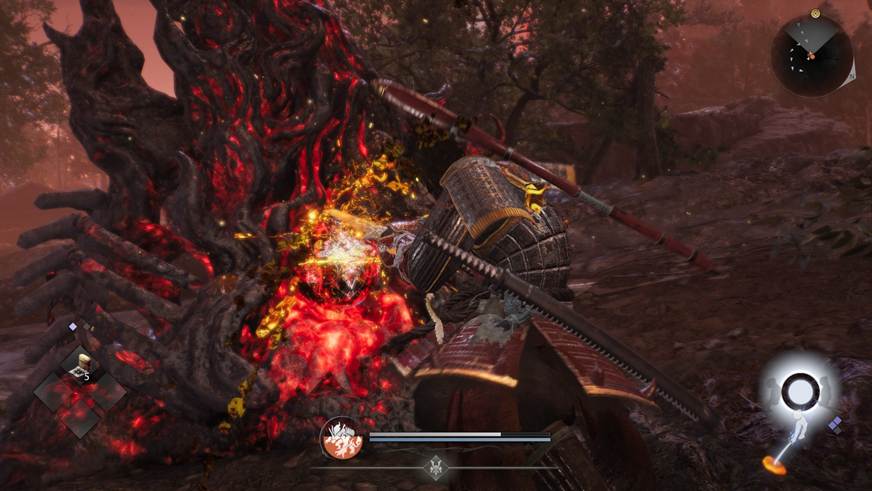The height and width of the screenshot is (491, 872).
Task: Click the diamond samurai emblem below the bars
Action: [436, 466]
